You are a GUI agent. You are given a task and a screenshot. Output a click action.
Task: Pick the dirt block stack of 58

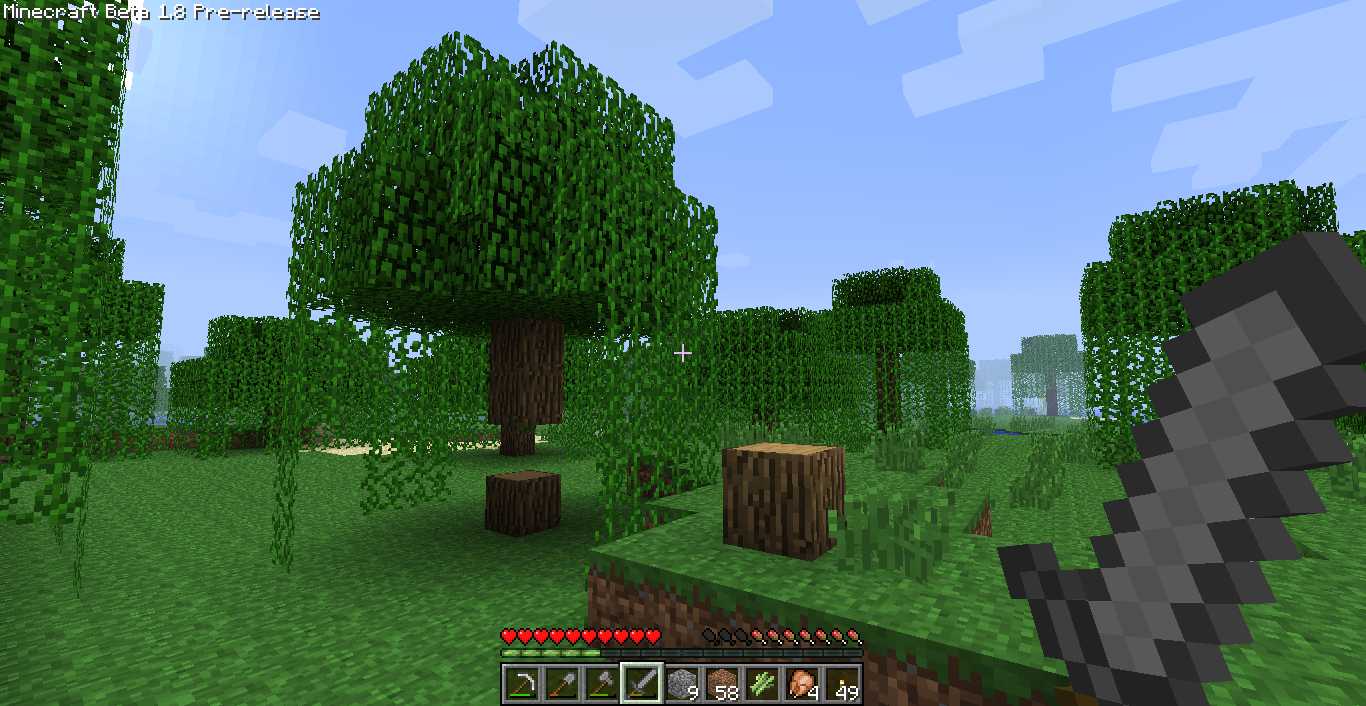(x=721, y=684)
